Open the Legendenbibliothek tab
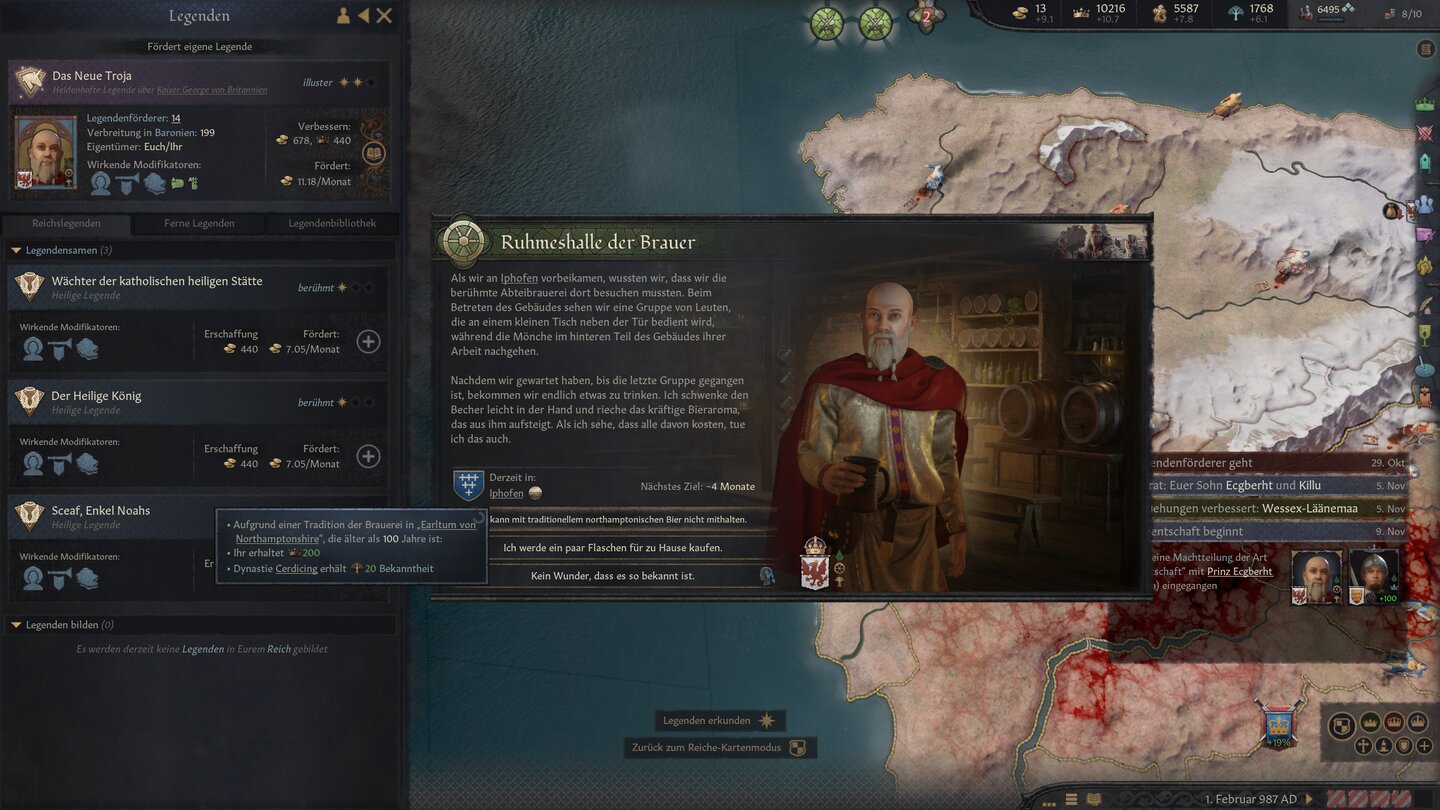 click(331, 223)
